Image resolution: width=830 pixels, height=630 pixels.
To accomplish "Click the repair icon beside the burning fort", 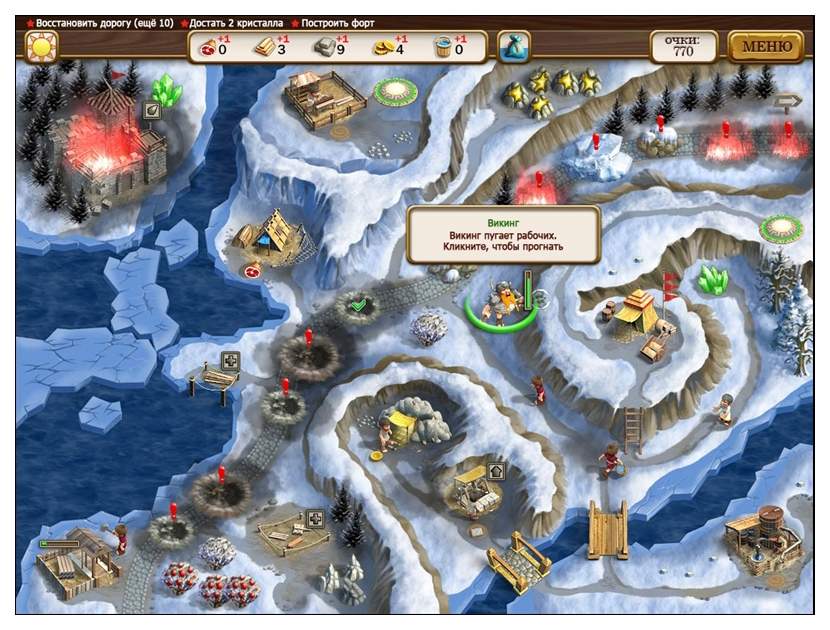I will click(153, 111).
